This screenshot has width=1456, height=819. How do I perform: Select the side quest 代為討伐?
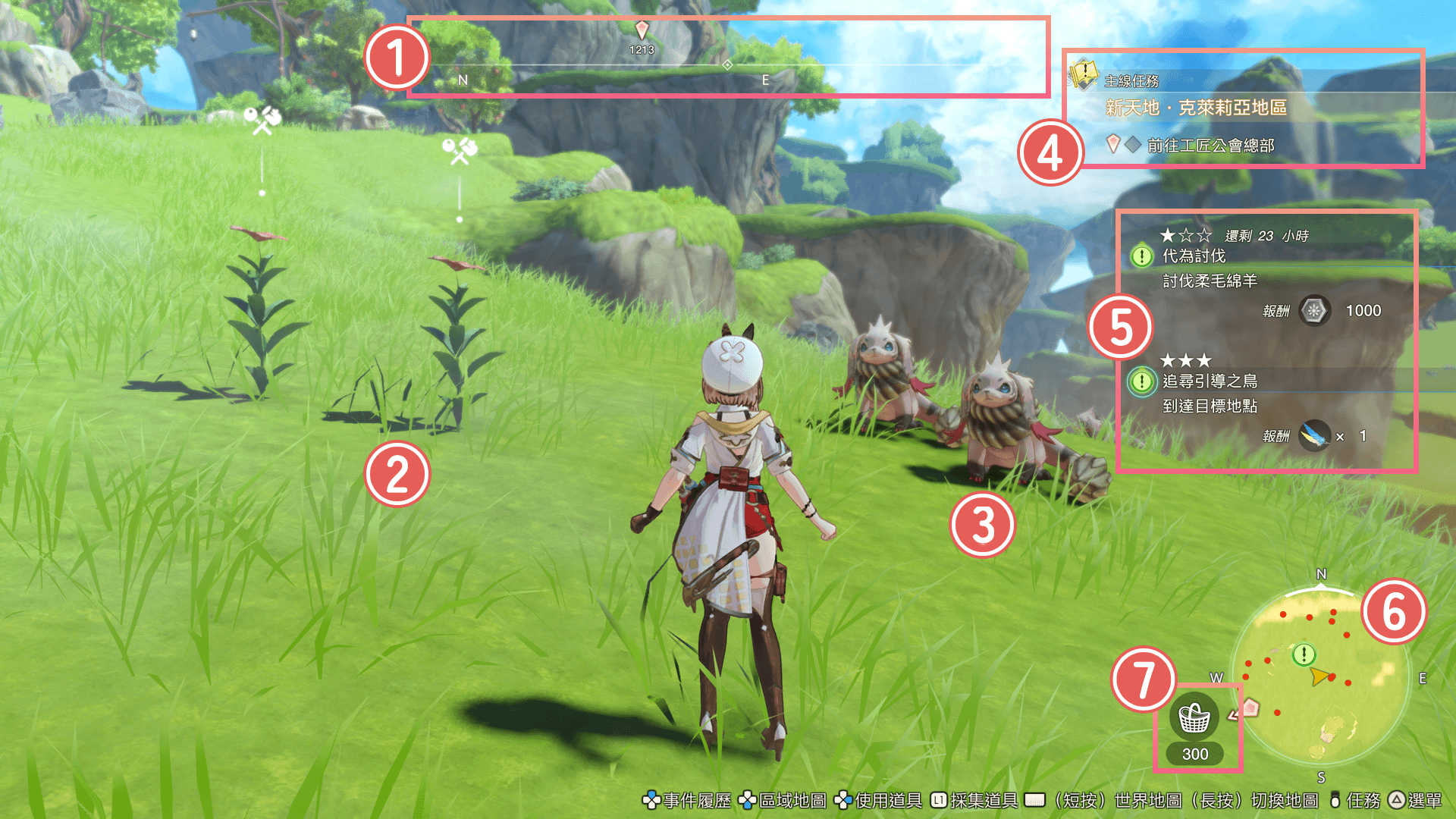pos(1194,256)
